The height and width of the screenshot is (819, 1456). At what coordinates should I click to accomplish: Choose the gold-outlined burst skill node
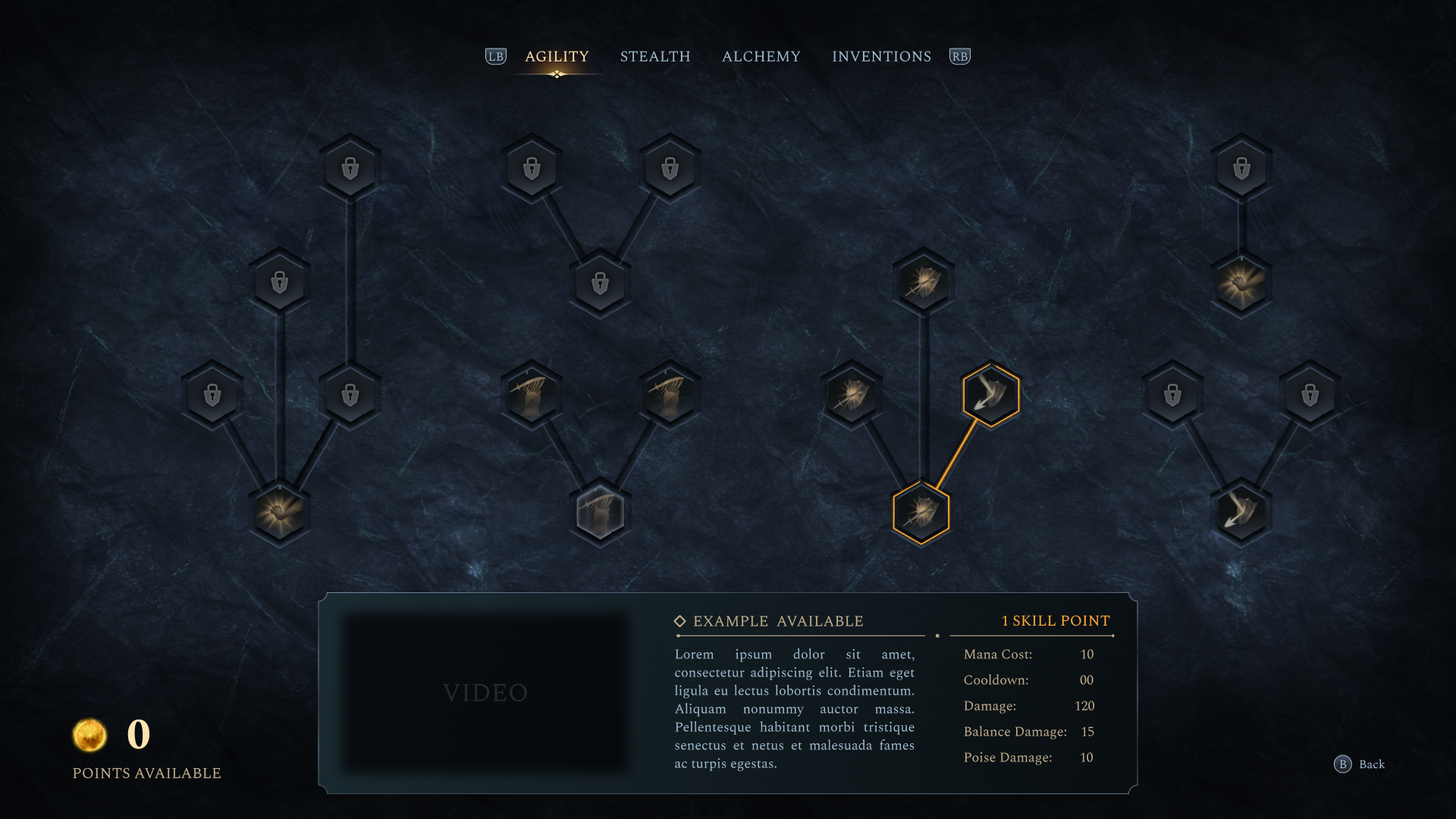click(x=921, y=513)
